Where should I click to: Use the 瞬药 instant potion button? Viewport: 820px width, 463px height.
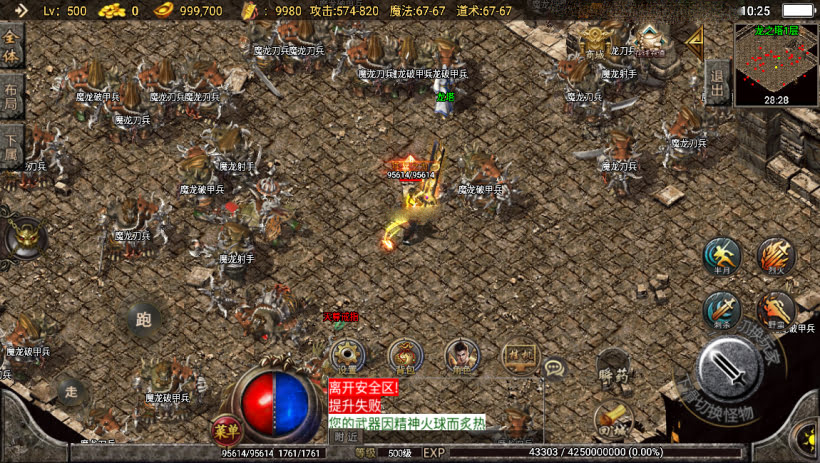pos(612,368)
